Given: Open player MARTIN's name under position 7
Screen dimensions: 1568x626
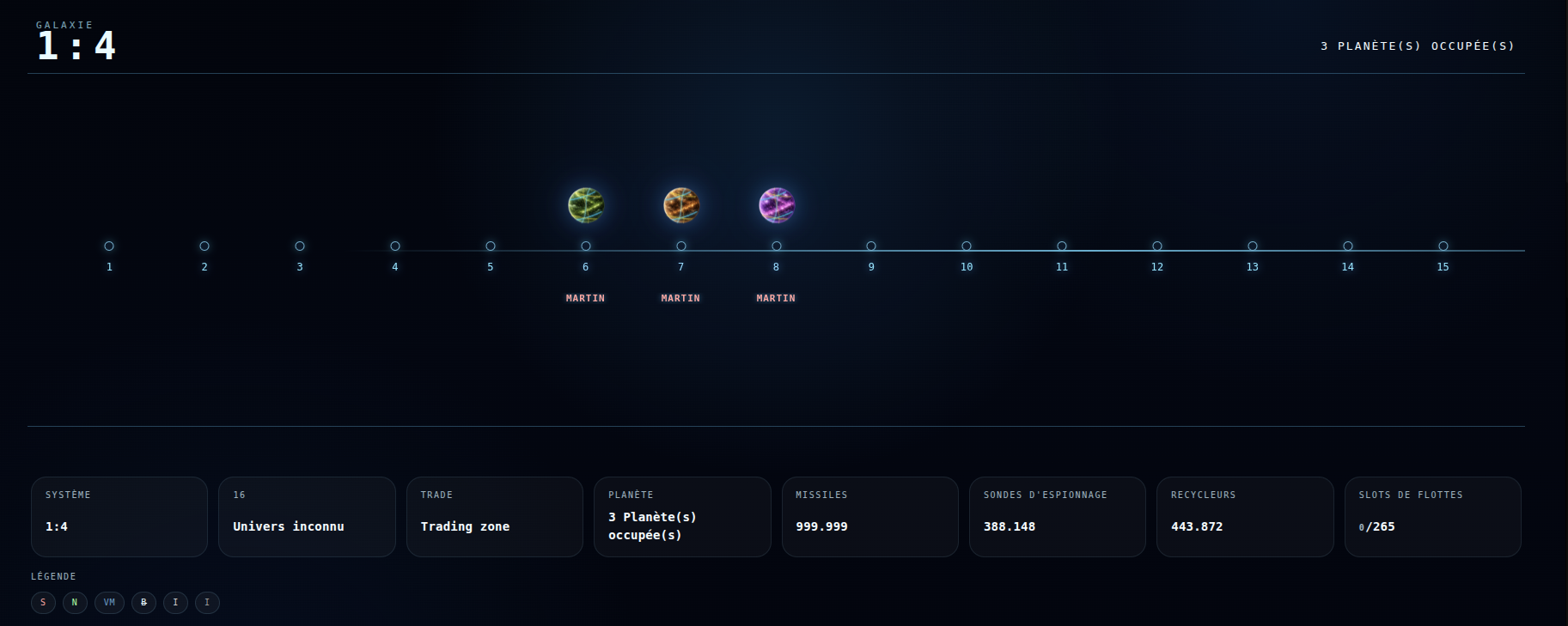Looking at the screenshot, I should tap(680, 298).
